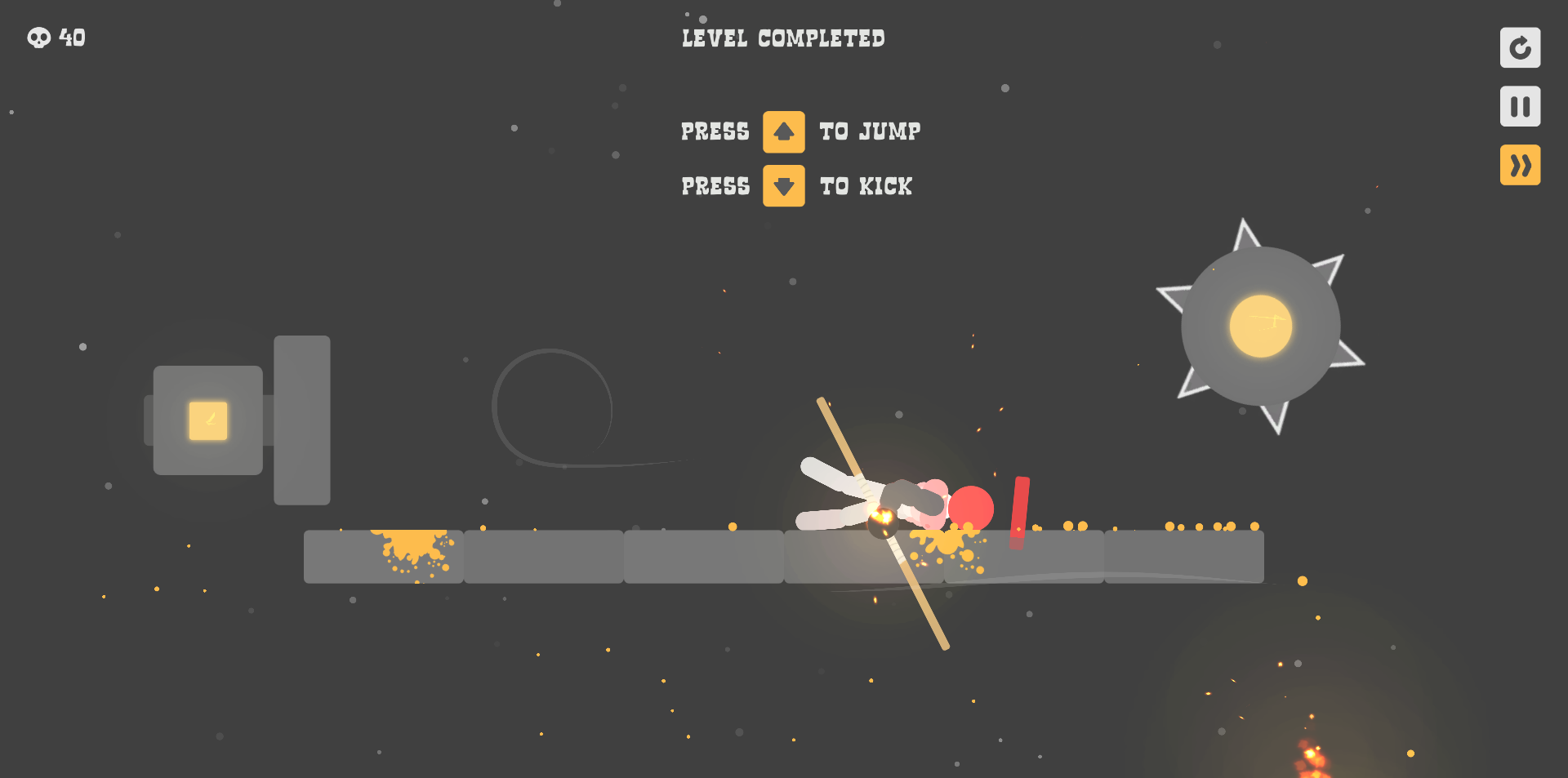Select the orange down-arrow kick key icon

point(783,186)
